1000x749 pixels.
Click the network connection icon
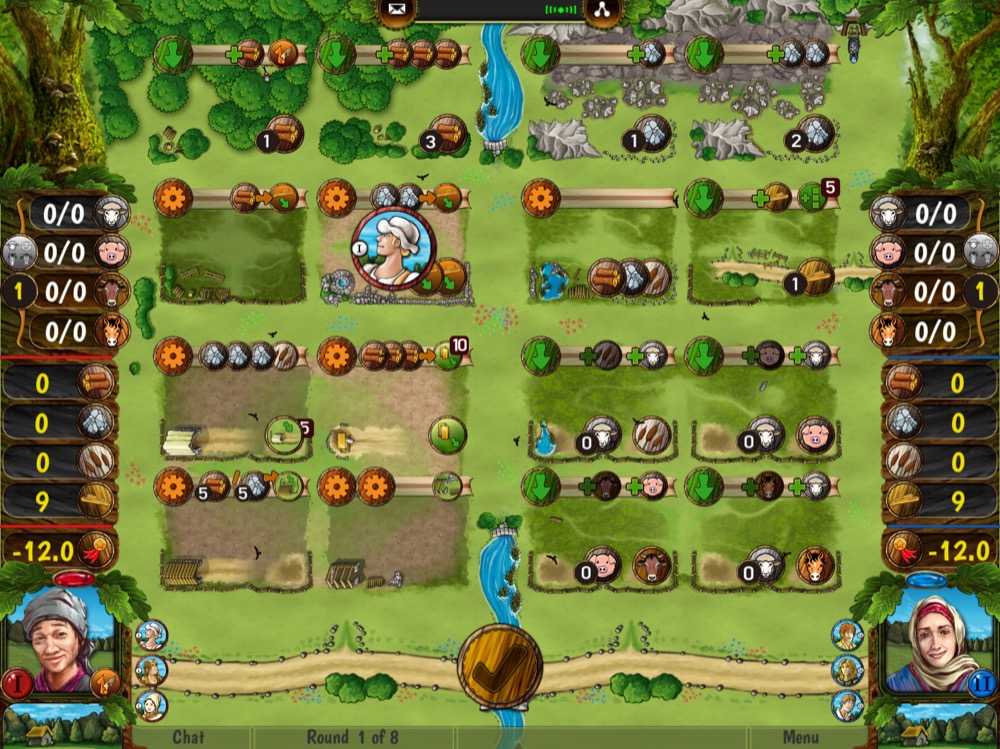point(602,11)
